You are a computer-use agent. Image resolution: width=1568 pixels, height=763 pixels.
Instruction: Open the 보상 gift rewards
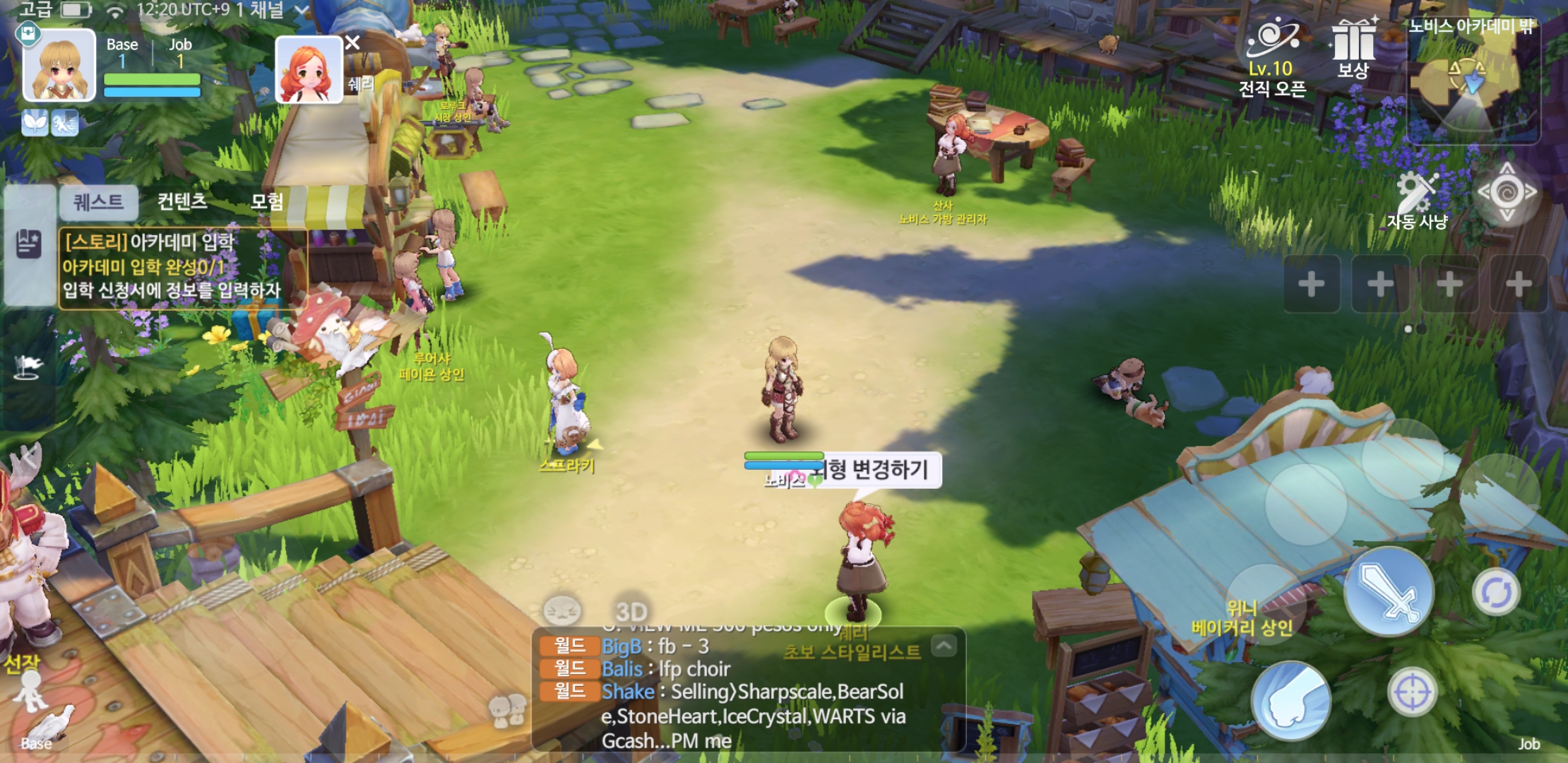coord(1353,49)
